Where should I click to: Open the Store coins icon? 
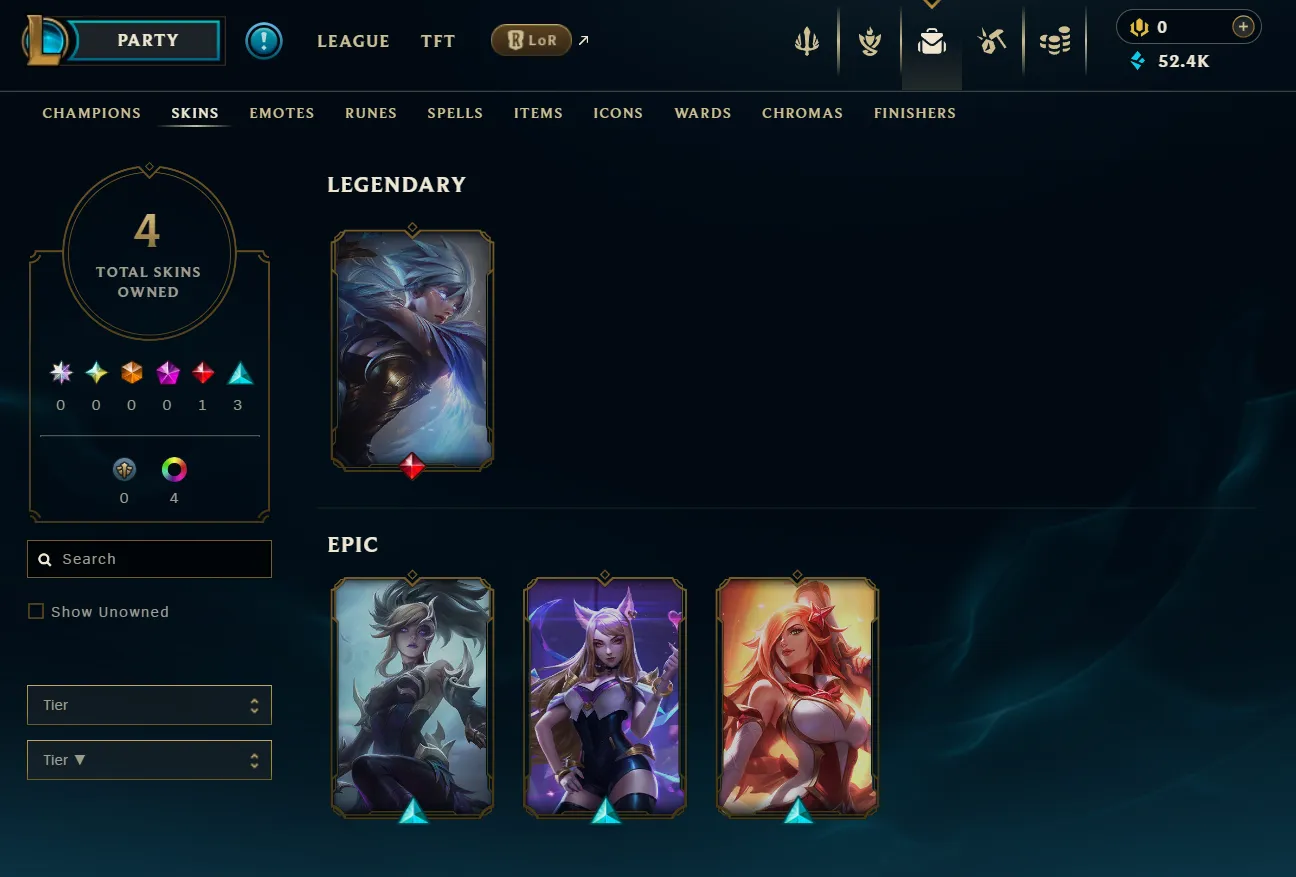coord(1056,40)
